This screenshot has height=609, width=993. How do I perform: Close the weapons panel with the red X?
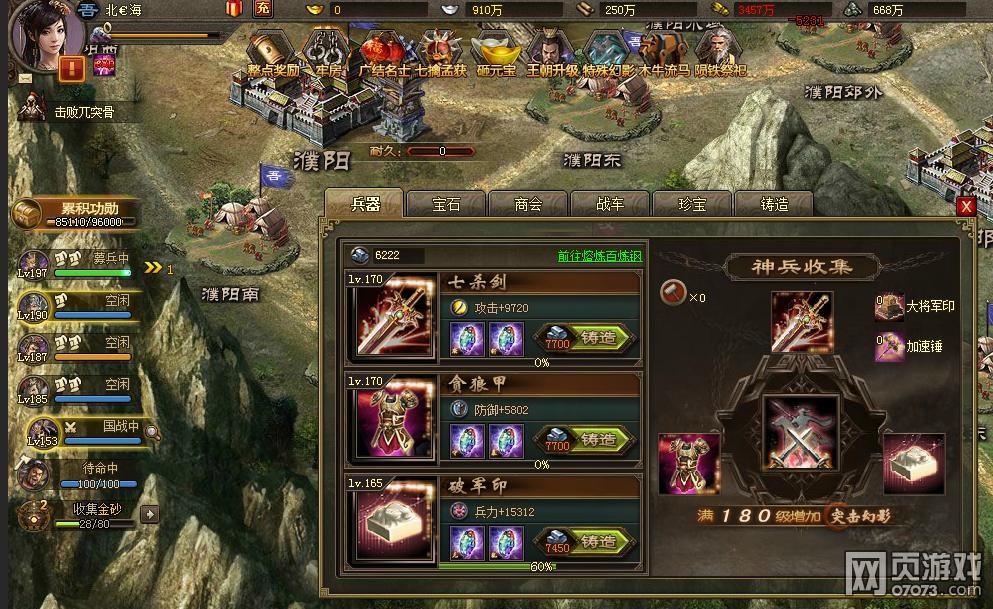coord(966,206)
